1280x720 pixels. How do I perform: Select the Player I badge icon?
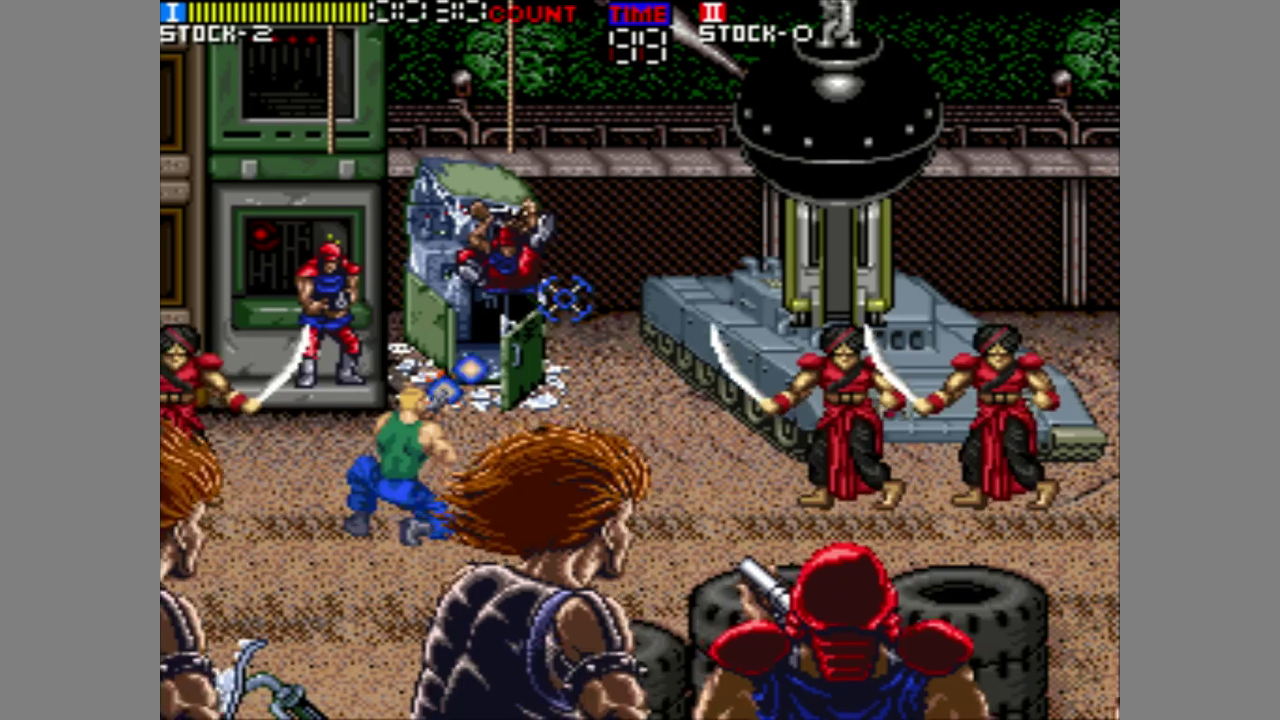tap(171, 13)
